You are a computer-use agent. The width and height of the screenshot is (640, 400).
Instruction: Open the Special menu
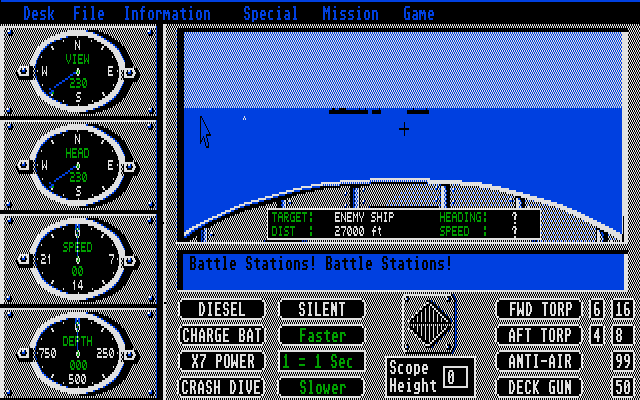click(270, 14)
